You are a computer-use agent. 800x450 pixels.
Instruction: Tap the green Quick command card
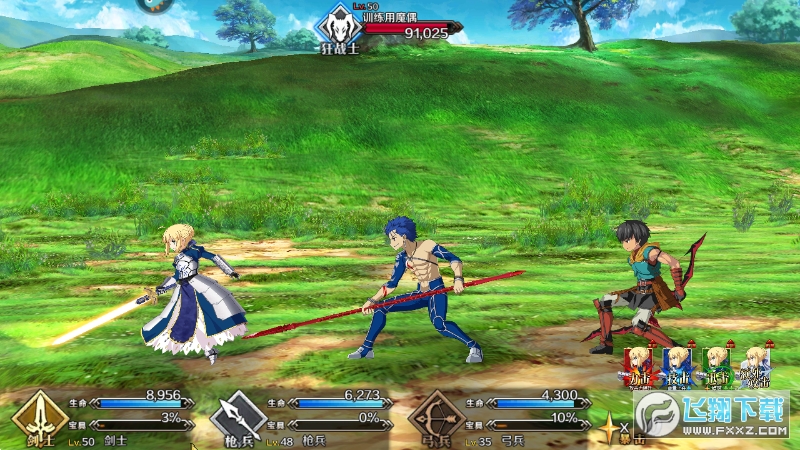point(715,364)
